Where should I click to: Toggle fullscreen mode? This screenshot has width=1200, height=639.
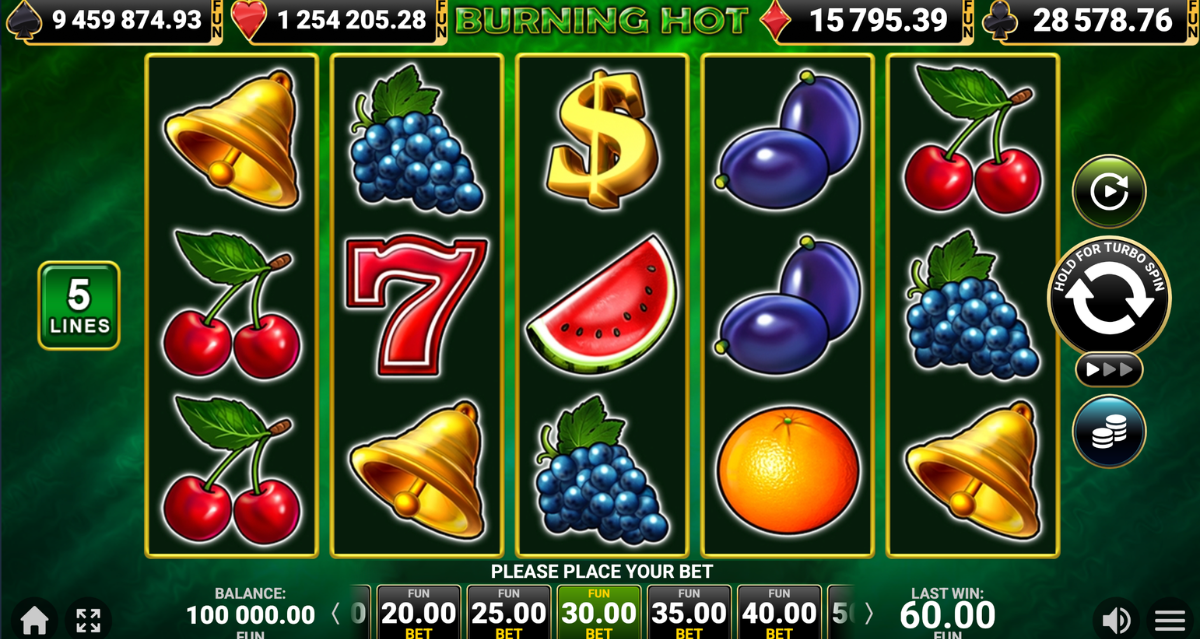pos(88,619)
